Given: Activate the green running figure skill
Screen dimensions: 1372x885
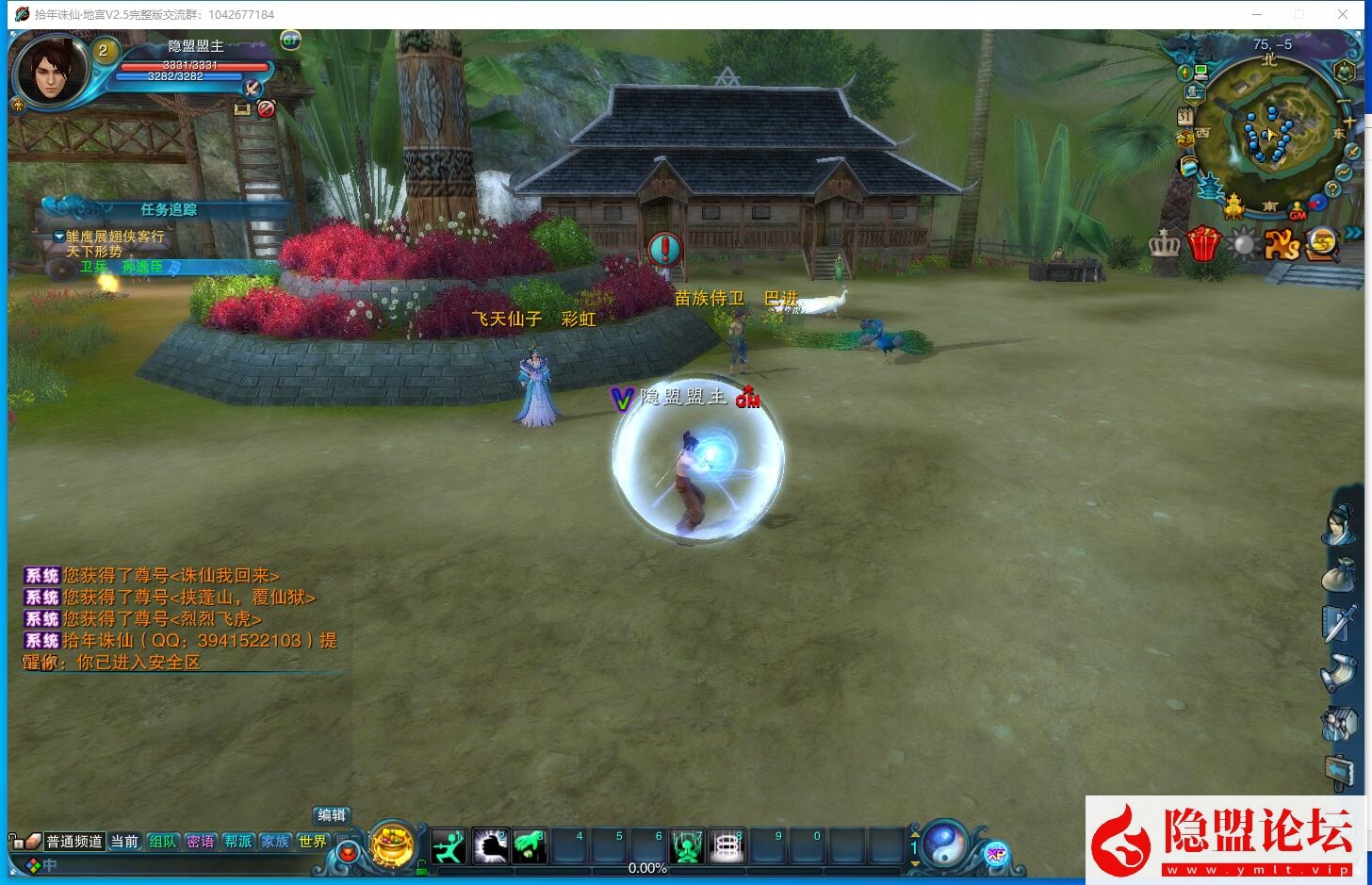Looking at the screenshot, I should [449, 845].
